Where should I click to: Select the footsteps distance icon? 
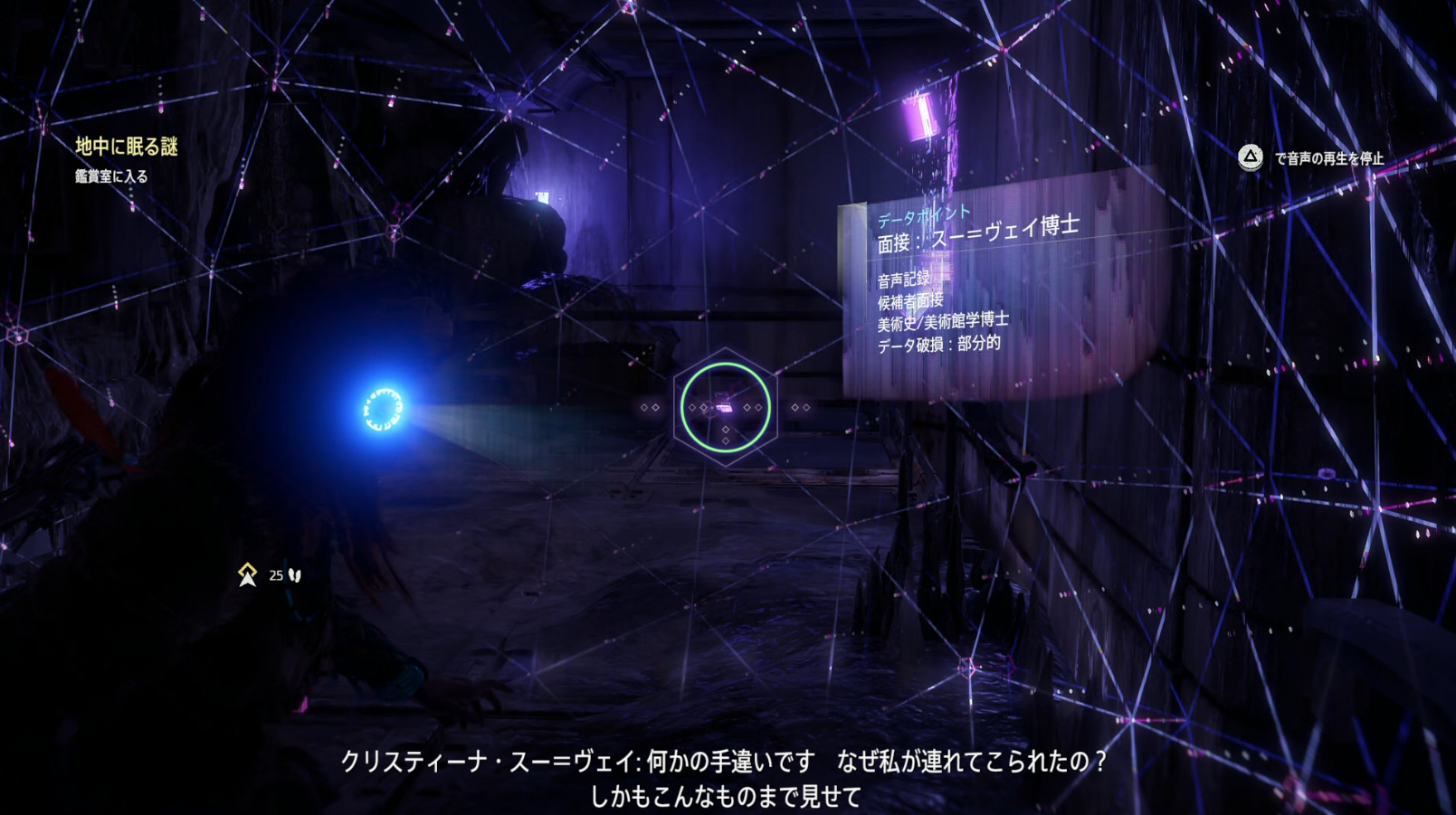pyautogui.click(x=294, y=573)
